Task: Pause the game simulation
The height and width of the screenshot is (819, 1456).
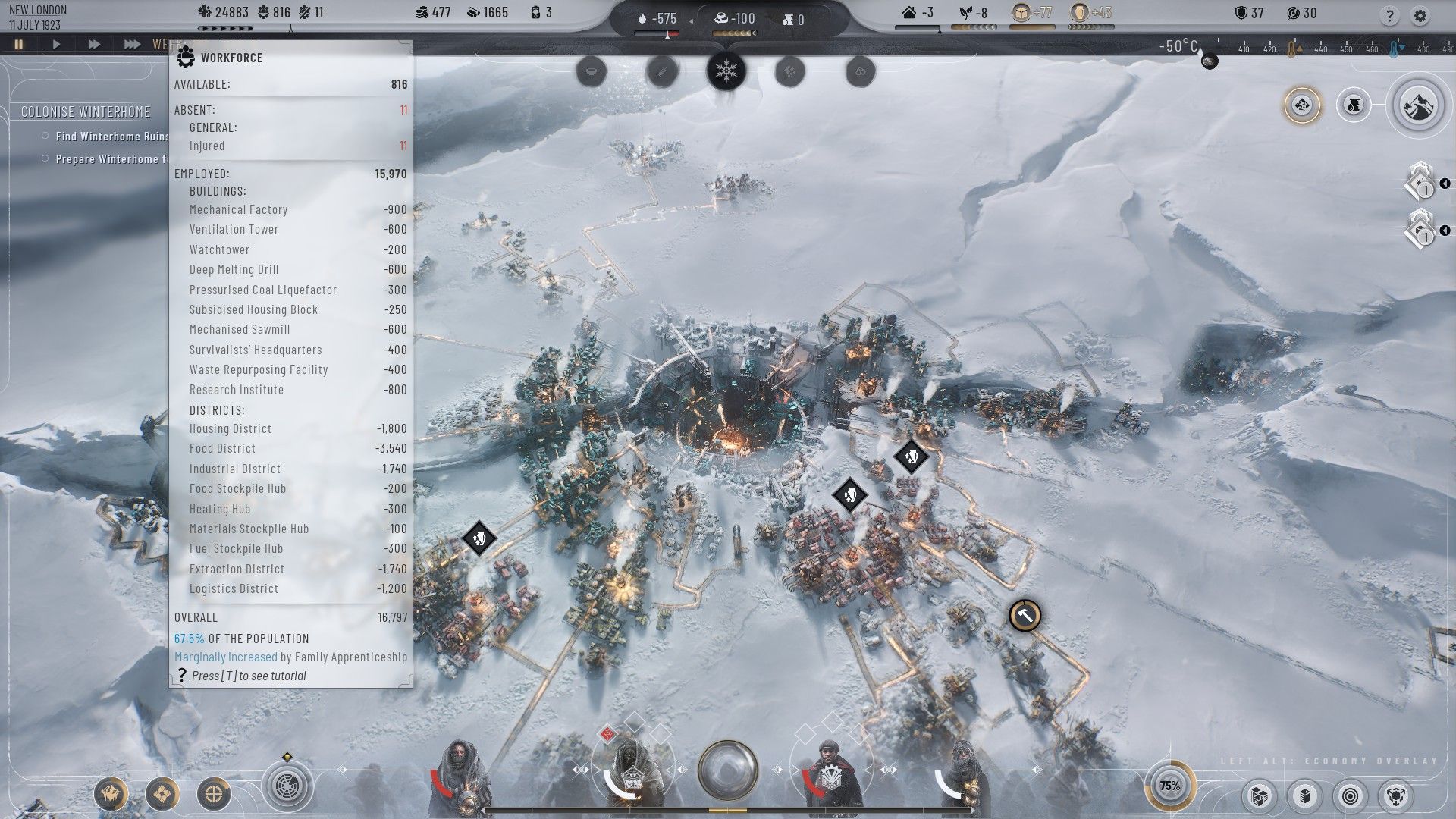Action: [x=18, y=44]
